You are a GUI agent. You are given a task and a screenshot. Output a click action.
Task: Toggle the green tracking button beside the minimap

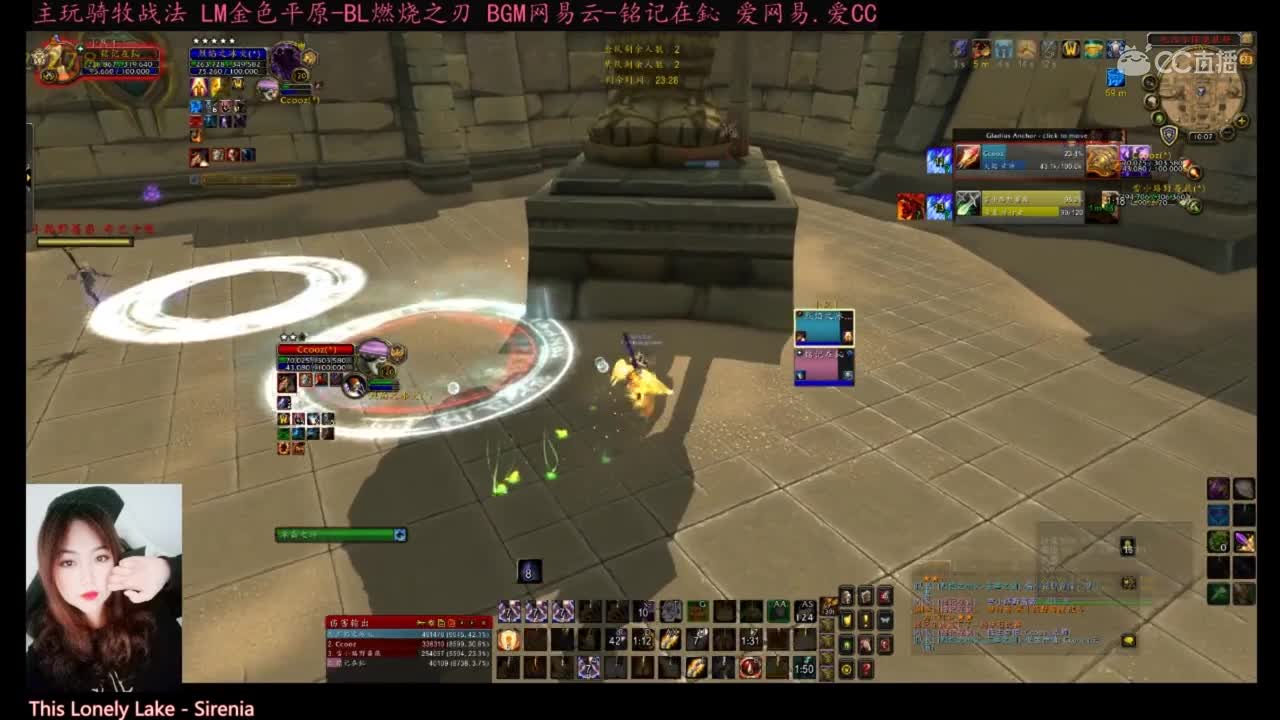click(1159, 119)
